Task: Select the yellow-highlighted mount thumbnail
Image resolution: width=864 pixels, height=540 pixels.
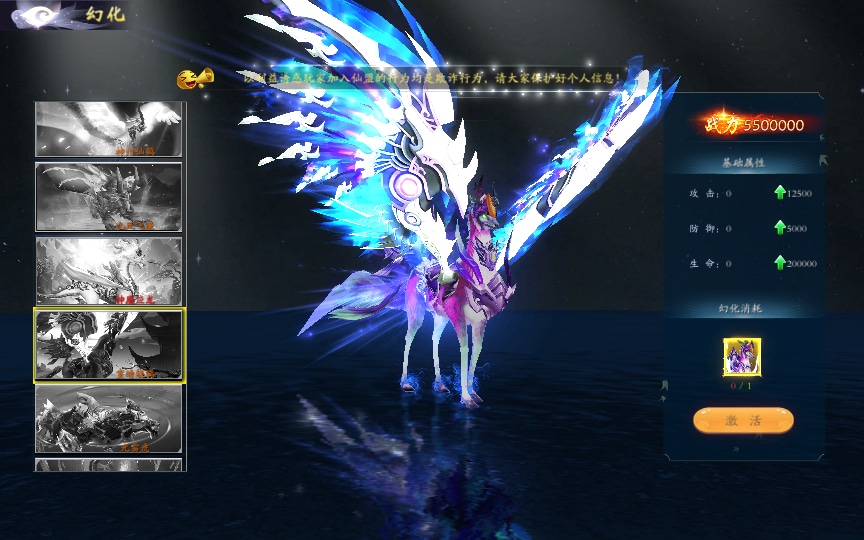Action: click(109, 346)
